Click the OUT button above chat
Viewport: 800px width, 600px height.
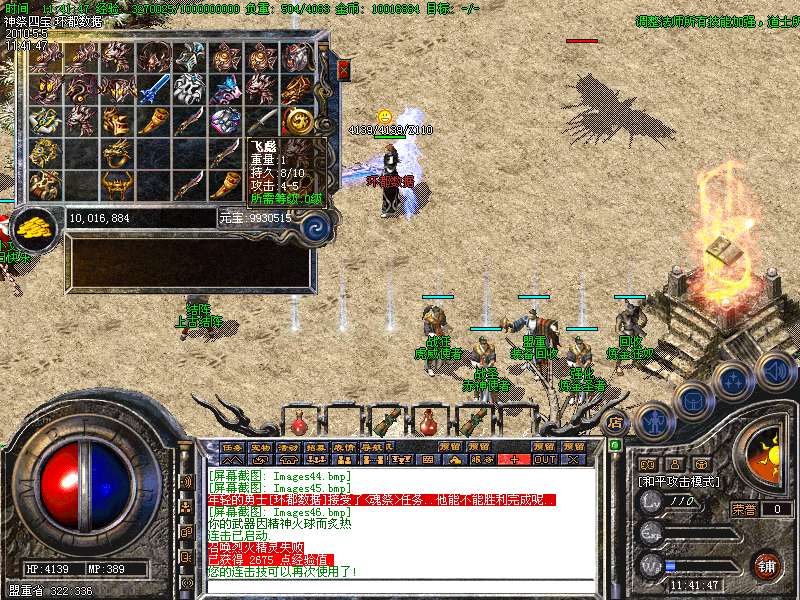545,459
